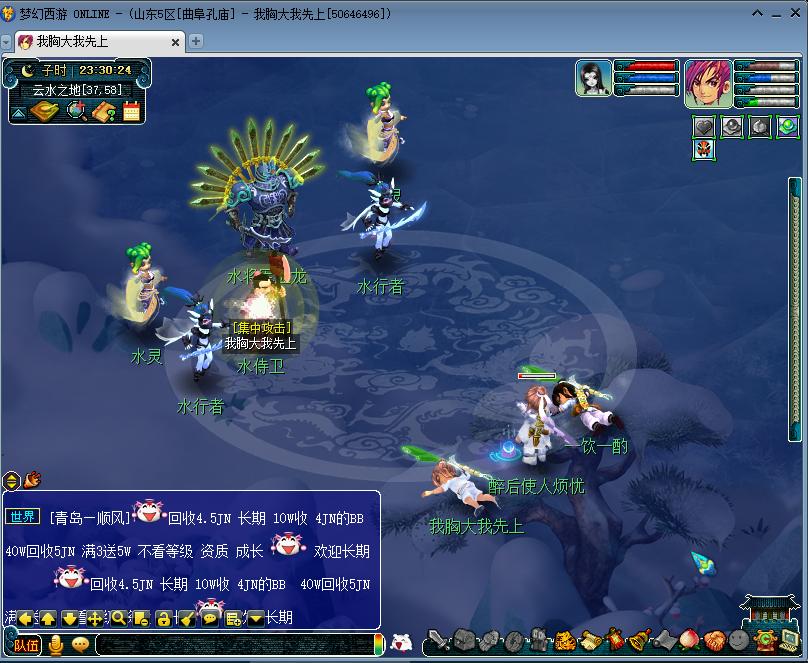Select the red mask buff icon
Image resolution: width=808 pixels, height=663 pixels.
point(704,150)
